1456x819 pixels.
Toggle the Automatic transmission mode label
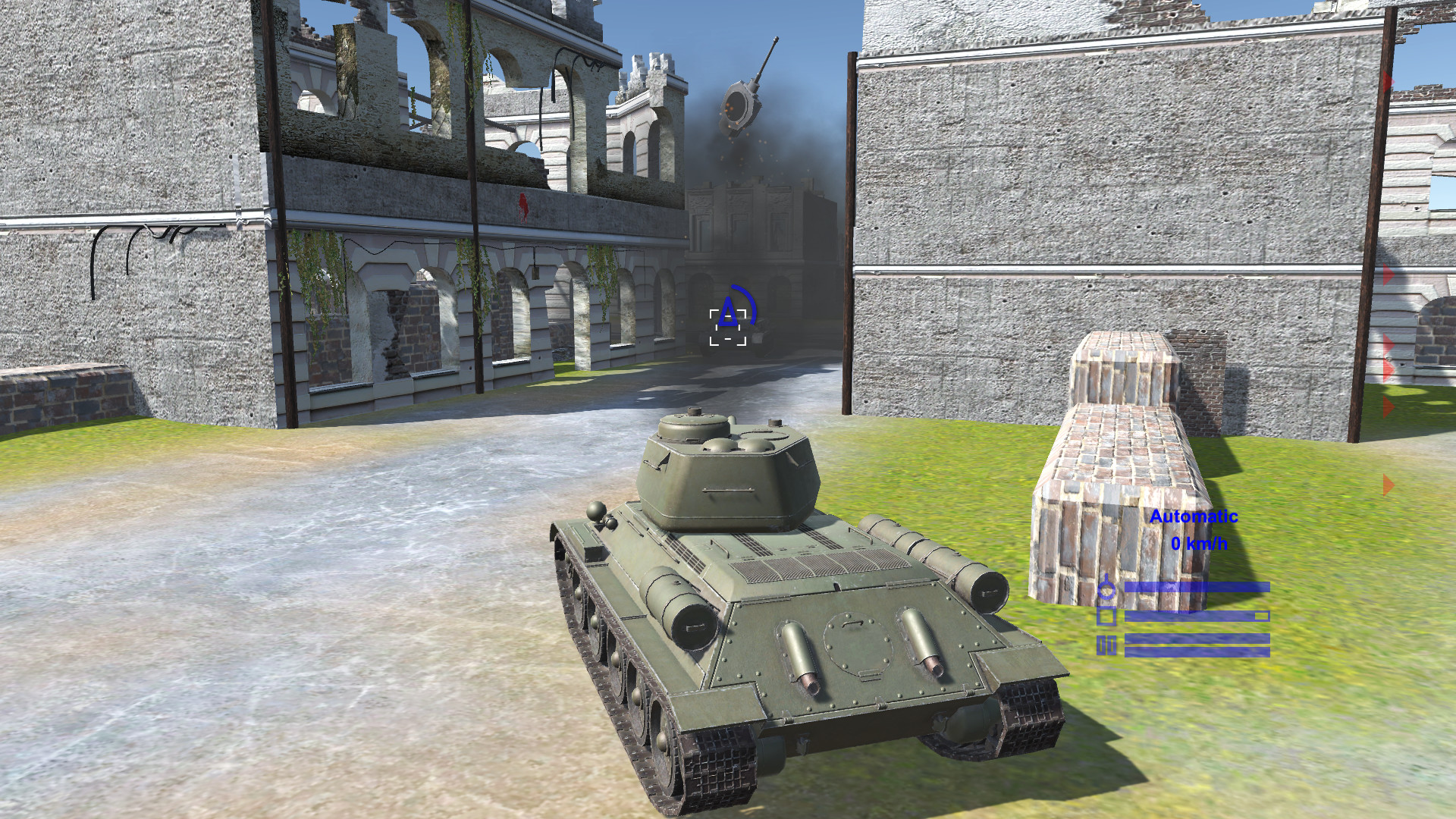[x=1194, y=518]
